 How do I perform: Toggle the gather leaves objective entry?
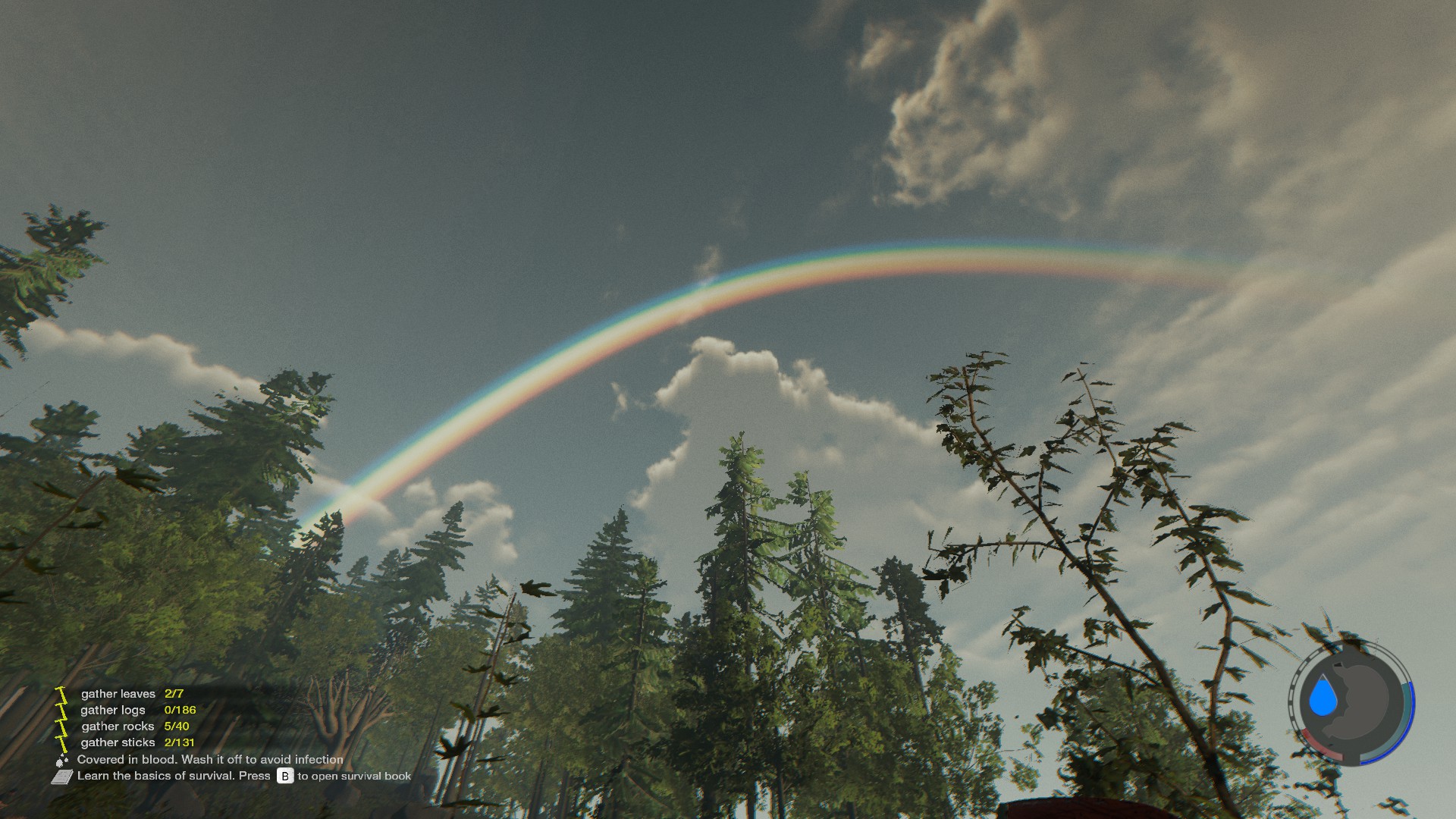click(118, 694)
